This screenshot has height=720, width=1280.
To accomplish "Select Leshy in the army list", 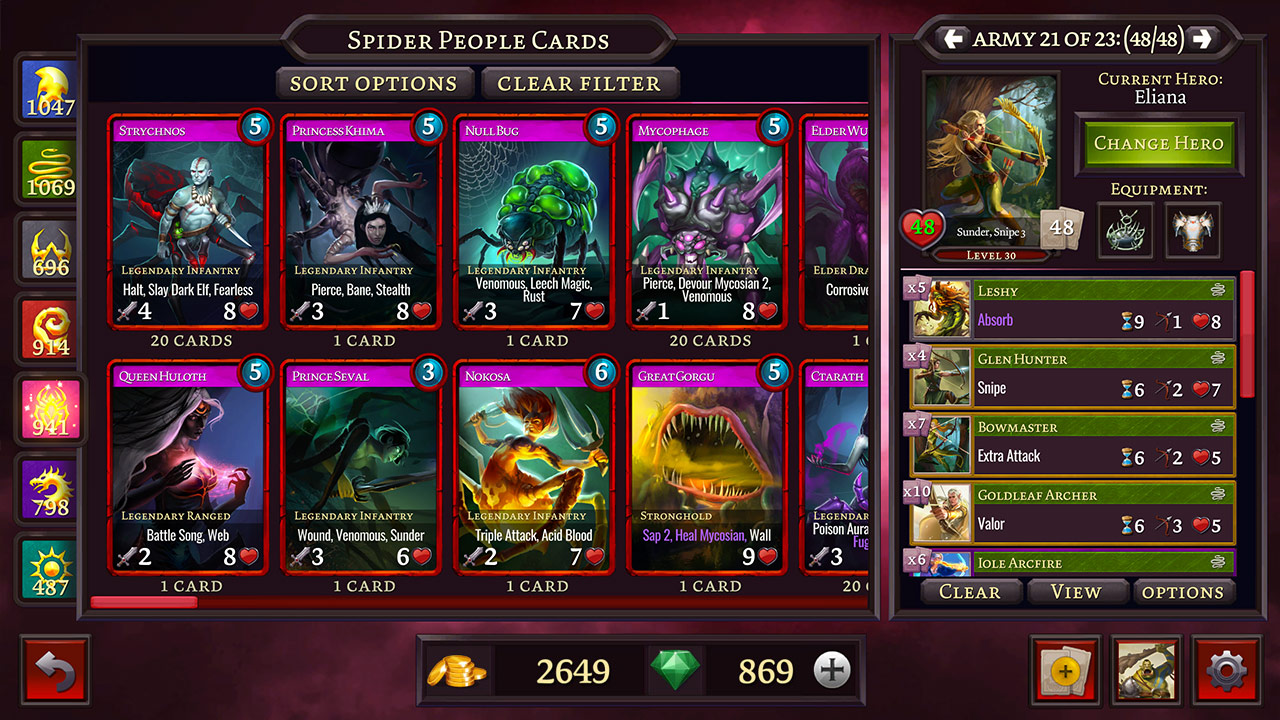I will click(x=1071, y=307).
